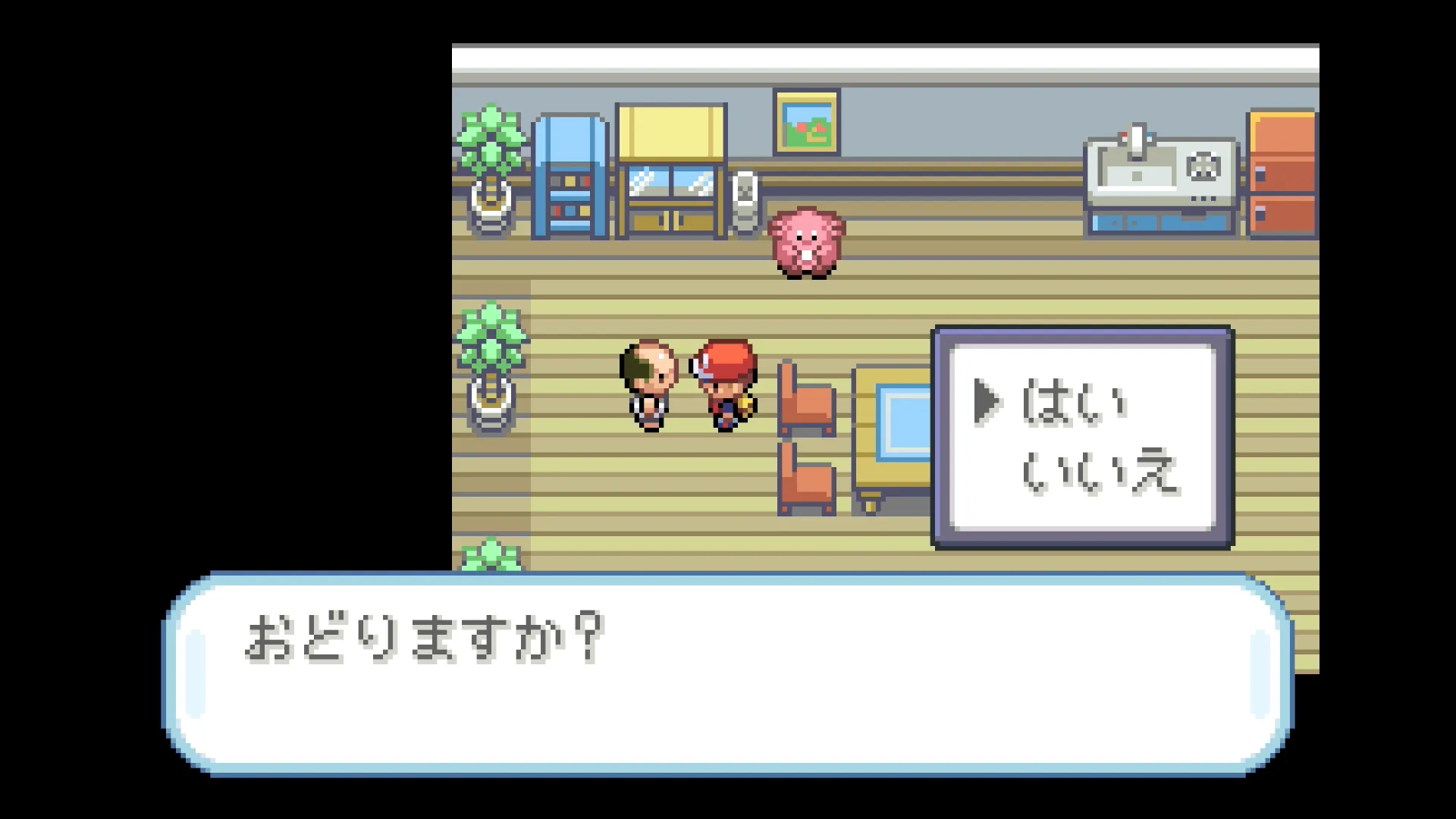
Task: Click the kitchen sink counter
Action: [x=1160, y=174]
